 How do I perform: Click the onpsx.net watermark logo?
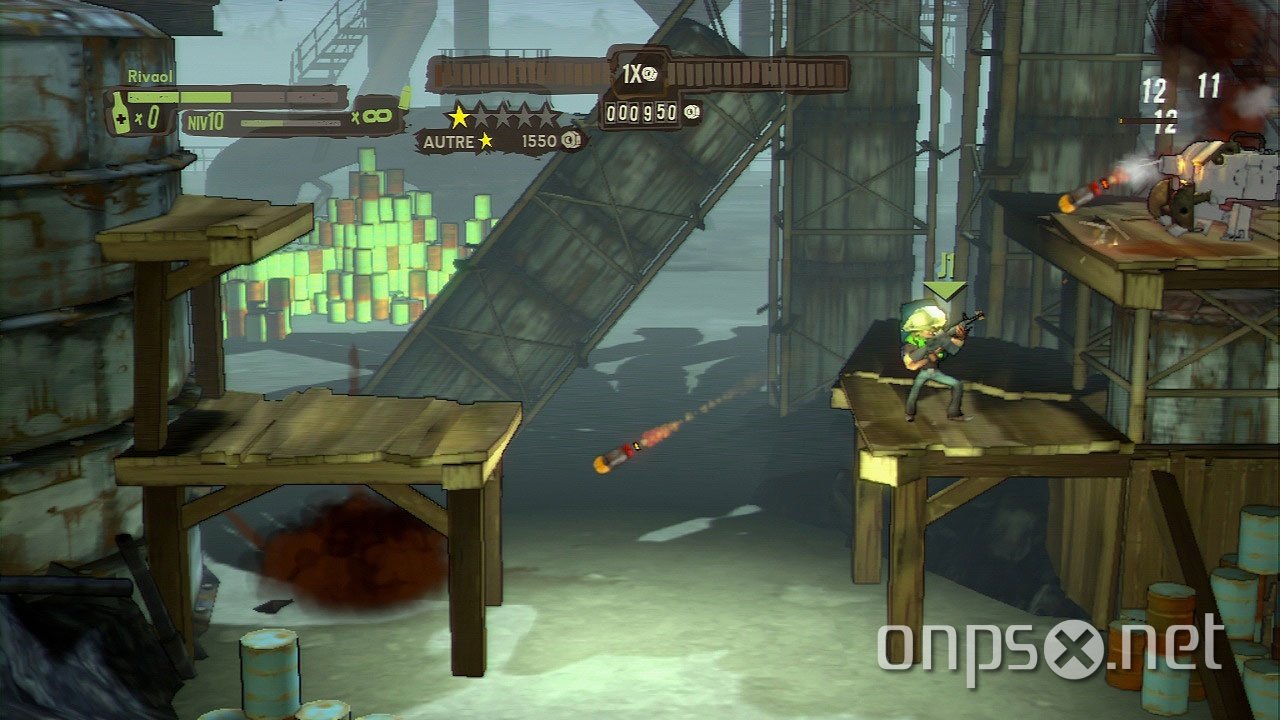[1049, 647]
